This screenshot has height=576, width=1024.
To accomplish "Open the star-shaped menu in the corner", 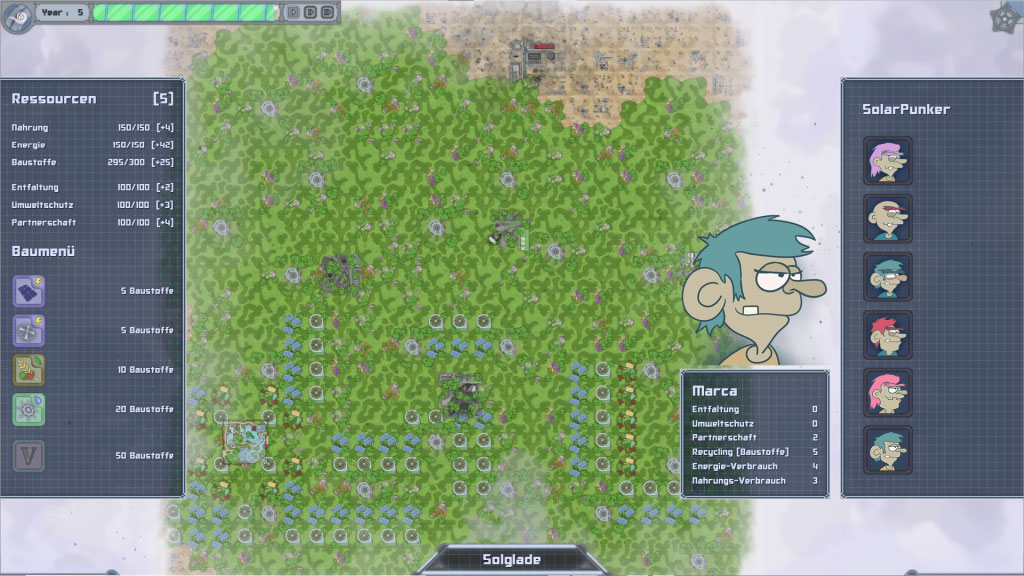I will 1004,17.
